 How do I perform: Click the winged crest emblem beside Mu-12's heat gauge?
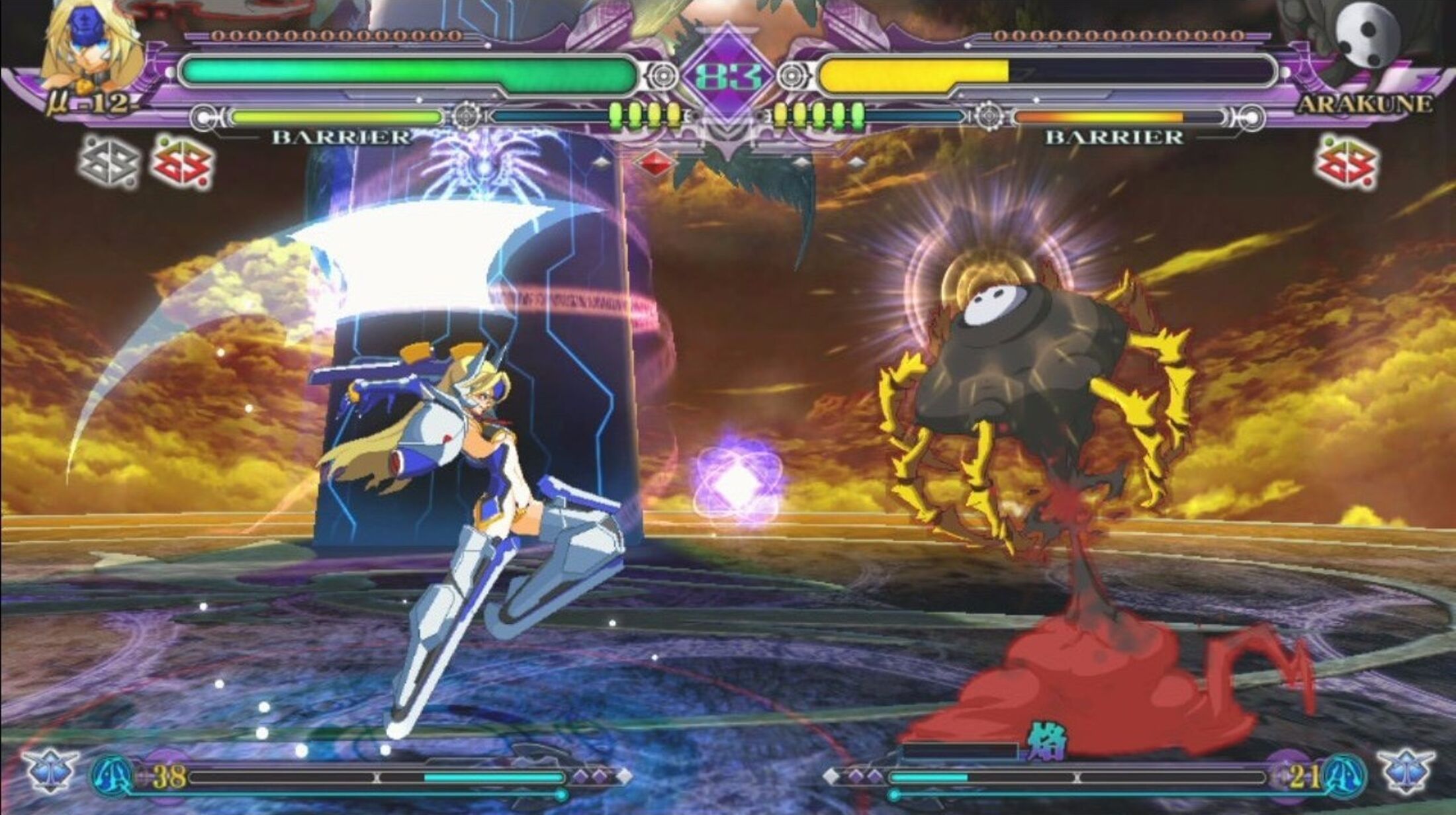tap(50, 771)
